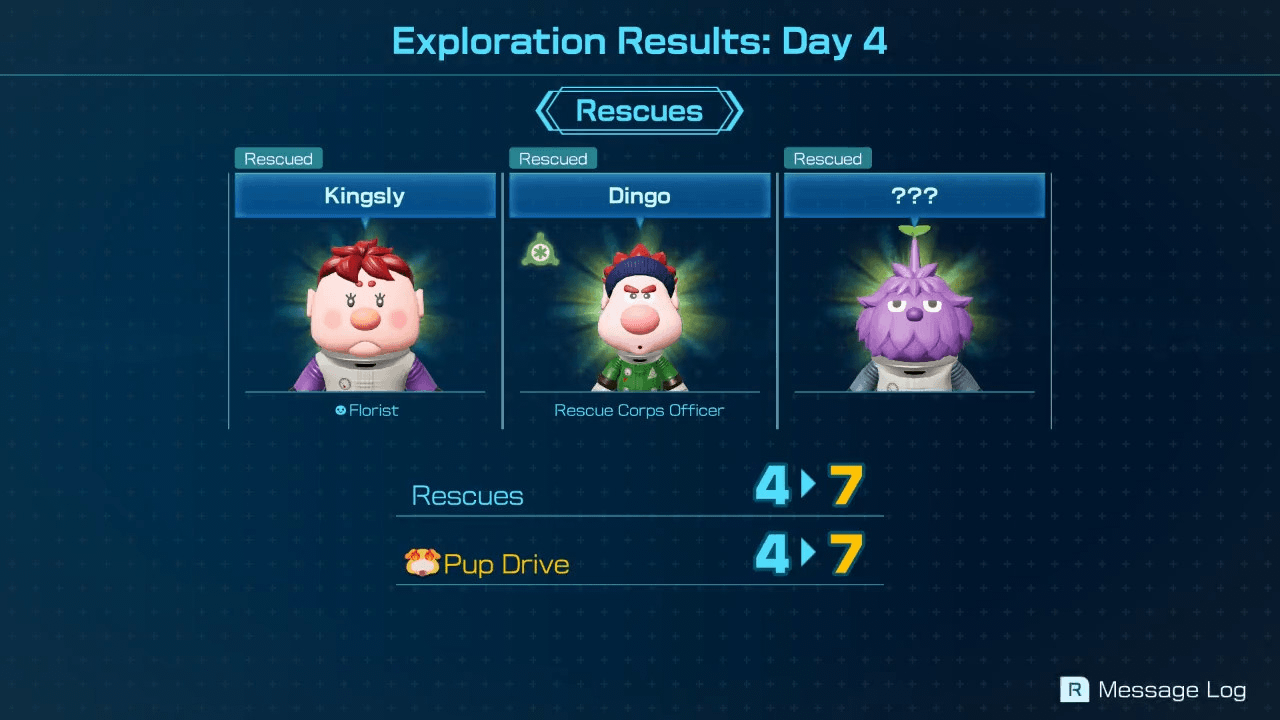Image resolution: width=1280 pixels, height=720 pixels.
Task: Click Kingsly's red hair portrait
Action: pos(364,310)
